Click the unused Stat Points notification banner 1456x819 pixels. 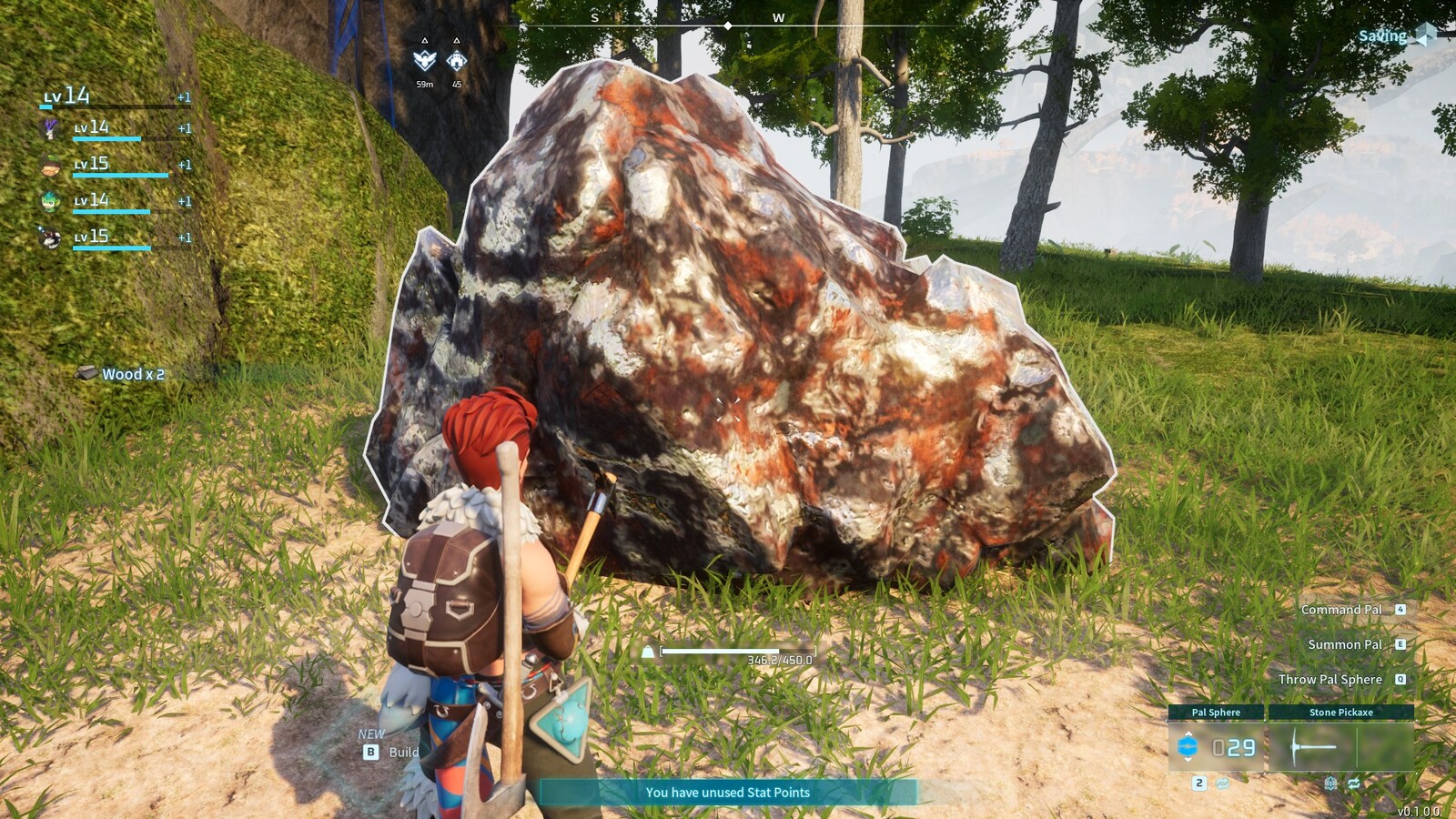point(728,793)
